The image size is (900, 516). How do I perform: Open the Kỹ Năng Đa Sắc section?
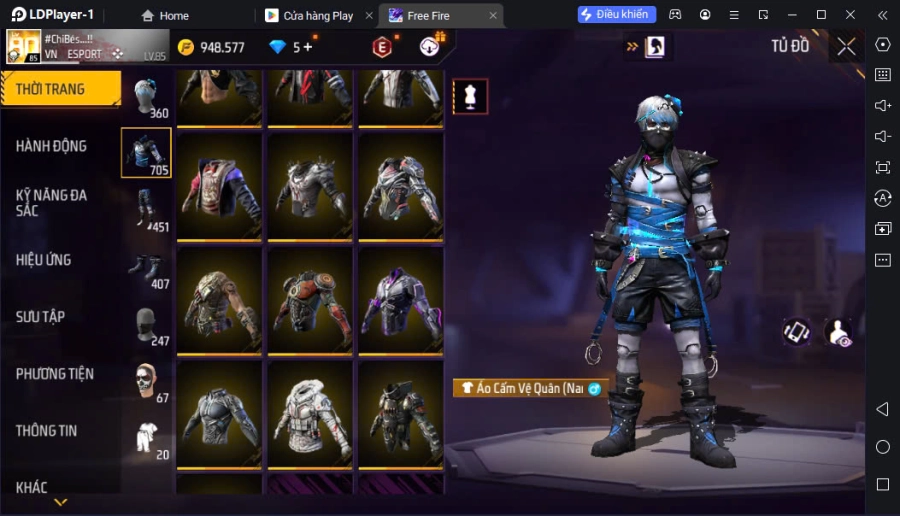click(51, 203)
